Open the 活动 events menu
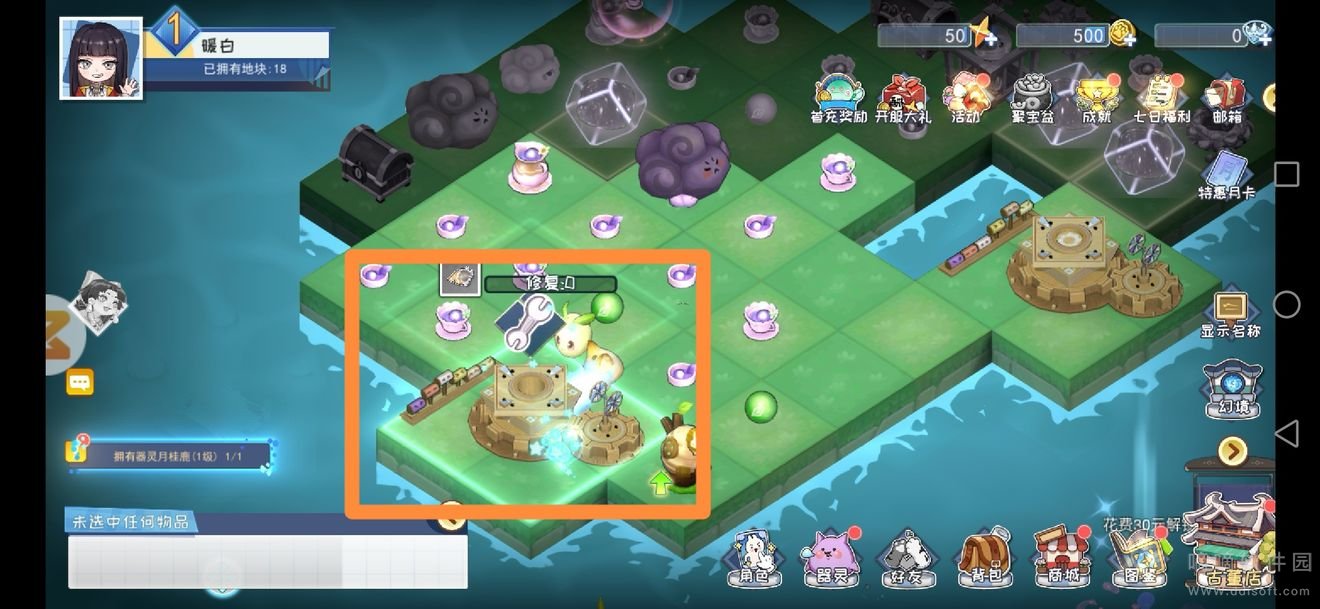 965,98
